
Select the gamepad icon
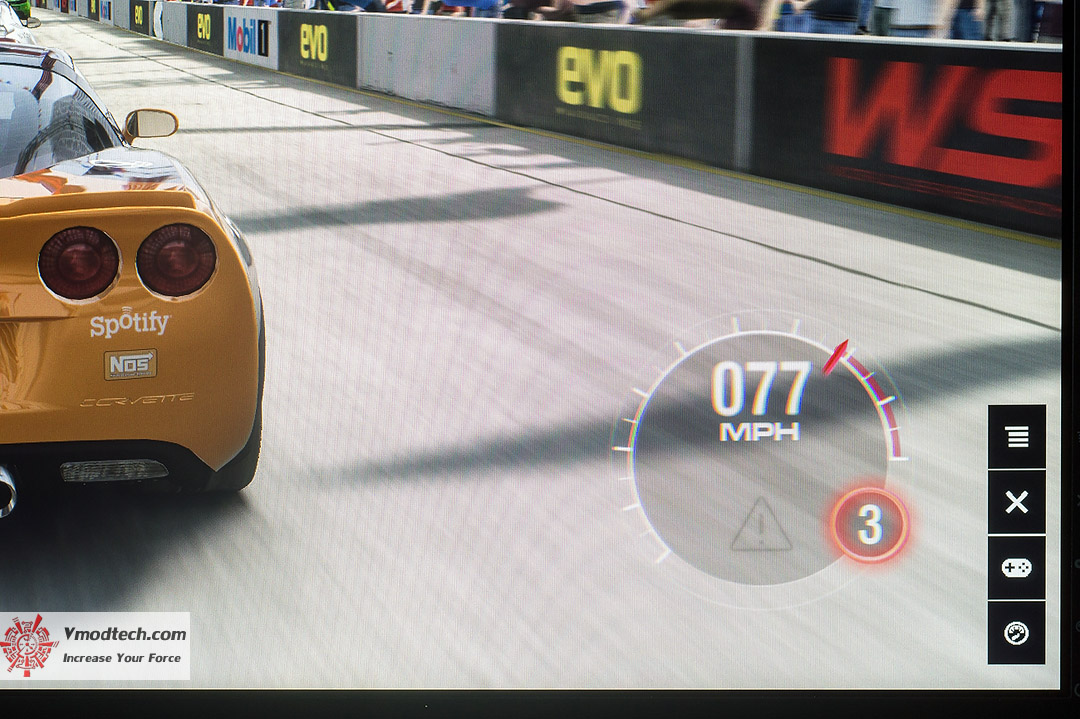coord(1017,567)
